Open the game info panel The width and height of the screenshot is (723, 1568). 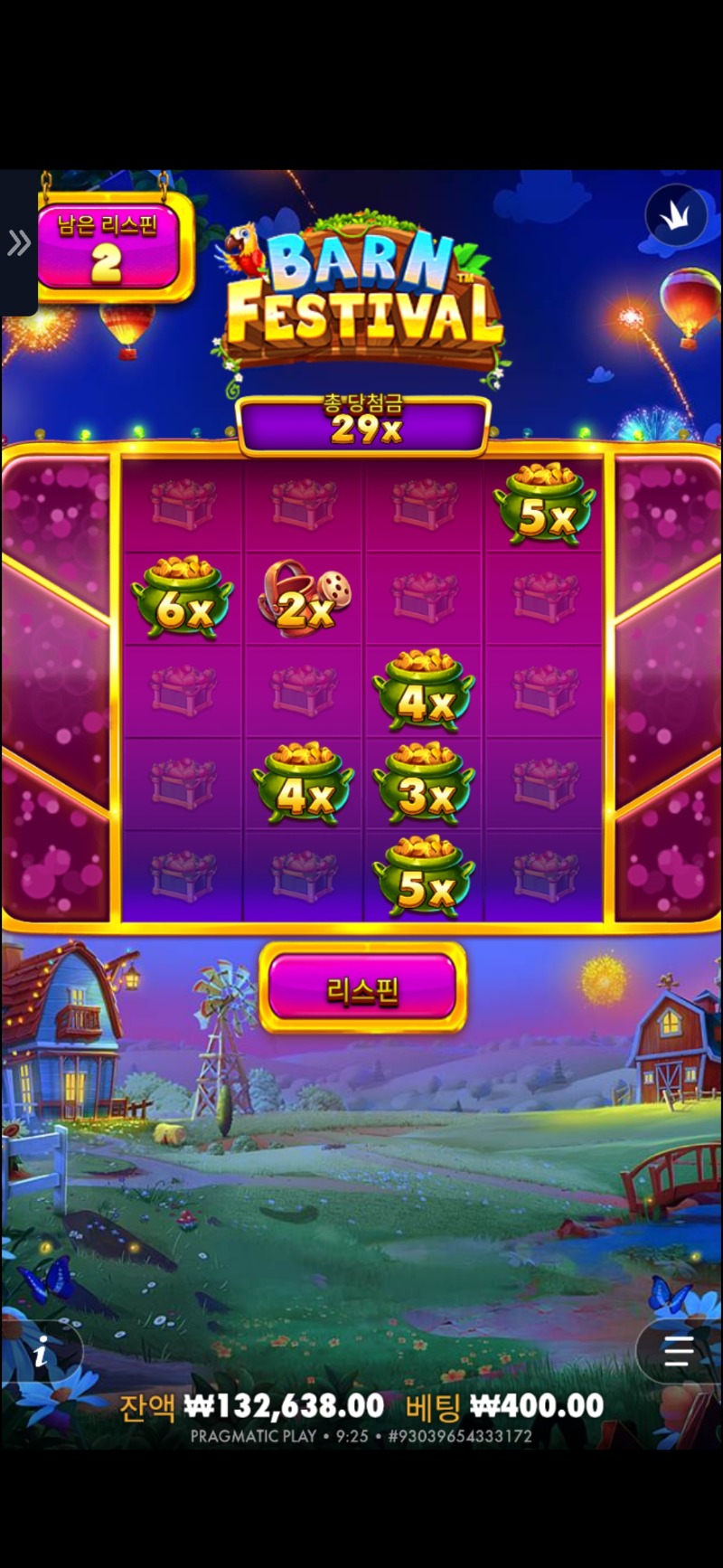coord(41,1354)
